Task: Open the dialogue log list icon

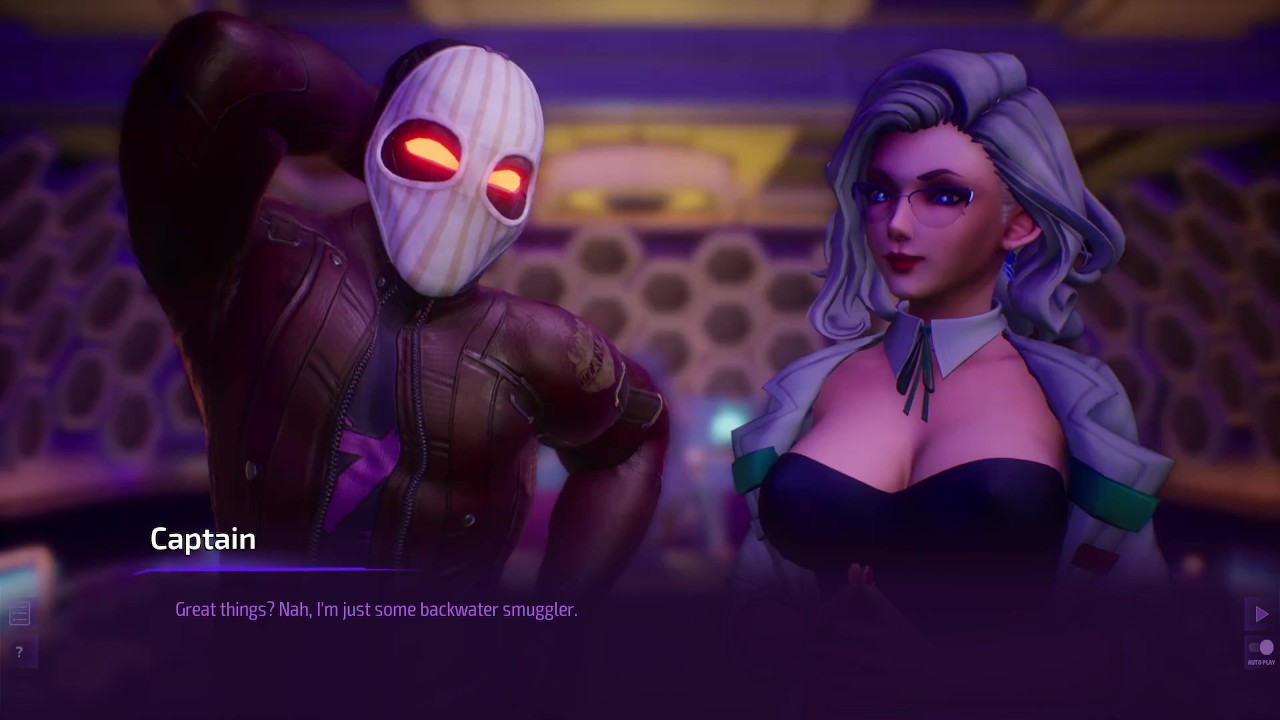Action: [x=19, y=614]
